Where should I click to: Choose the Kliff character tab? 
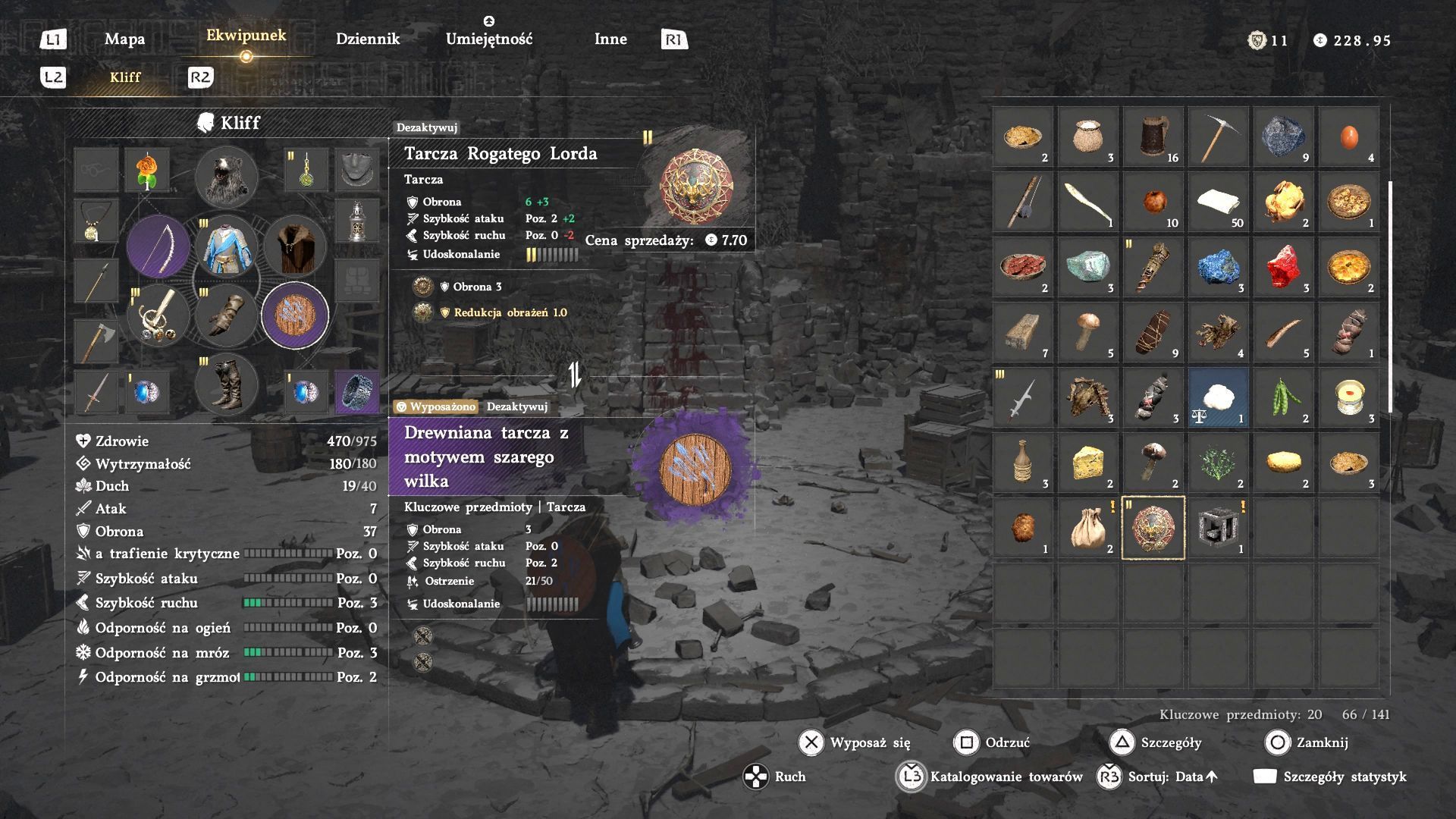coord(125,77)
